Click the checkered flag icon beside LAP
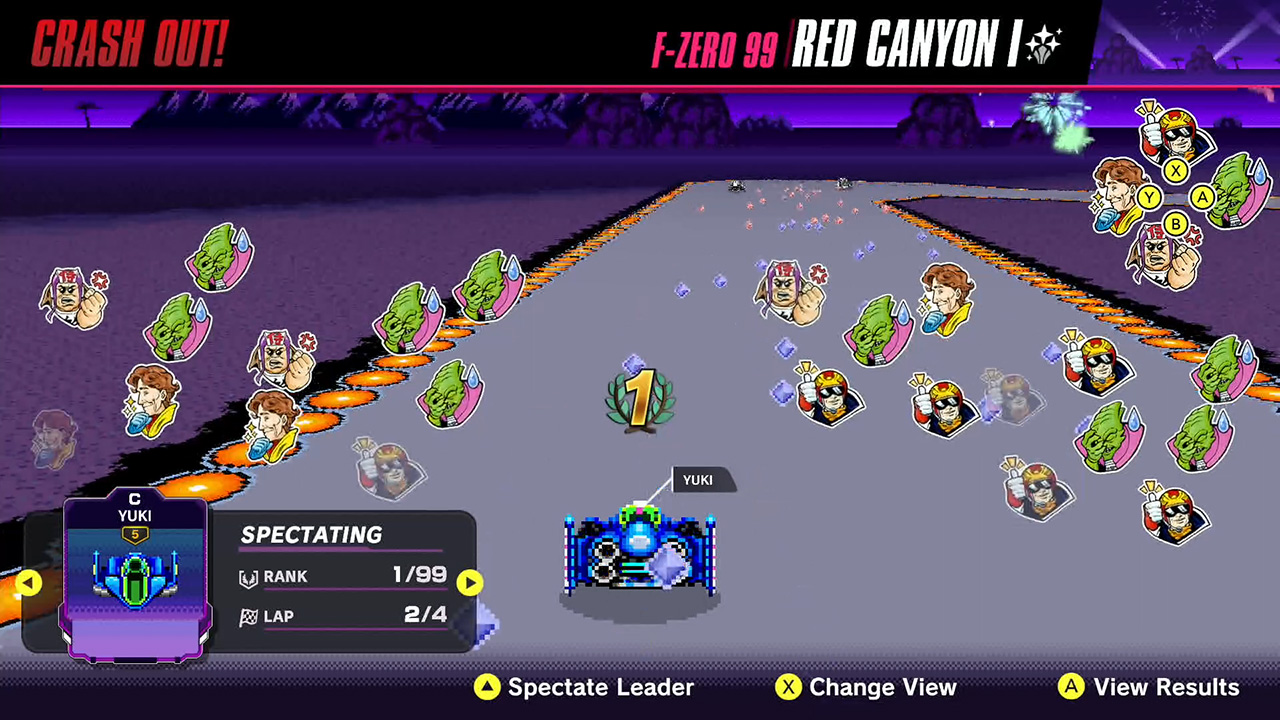 pyautogui.click(x=249, y=616)
